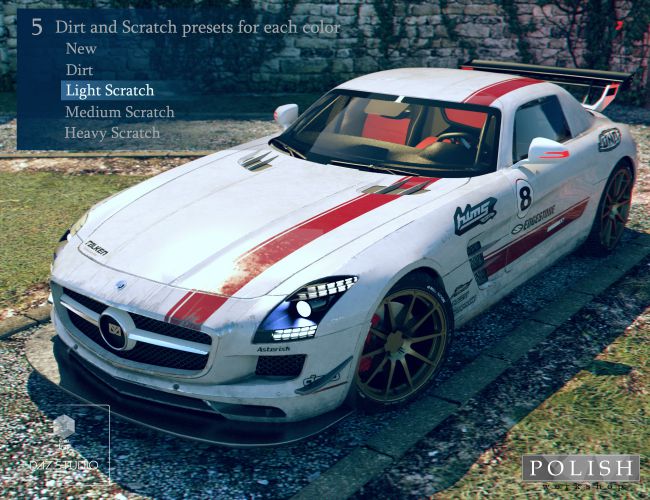Screen dimensions: 650x500
Task: Choose the Dirt preset
Action: click(79, 70)
